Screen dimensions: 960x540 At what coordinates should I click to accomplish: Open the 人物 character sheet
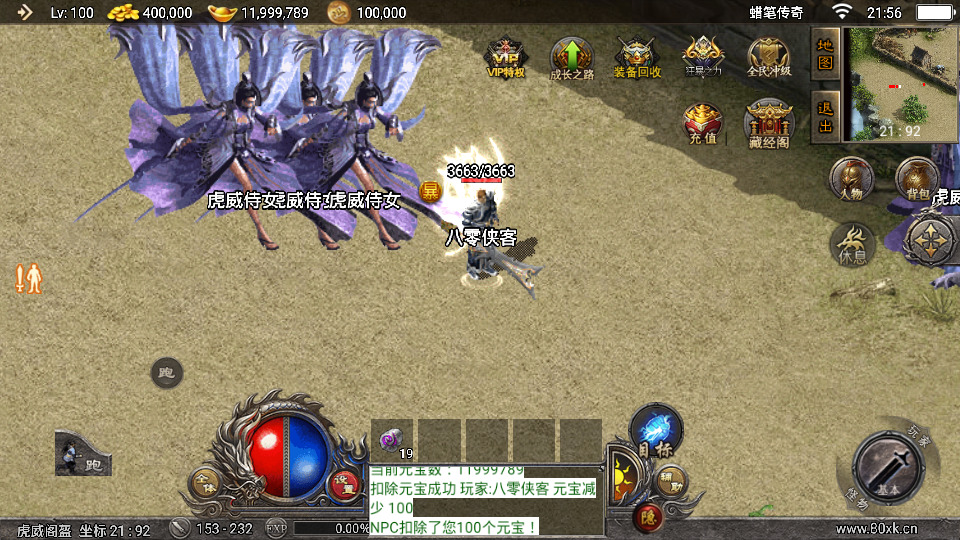[851, 179]
